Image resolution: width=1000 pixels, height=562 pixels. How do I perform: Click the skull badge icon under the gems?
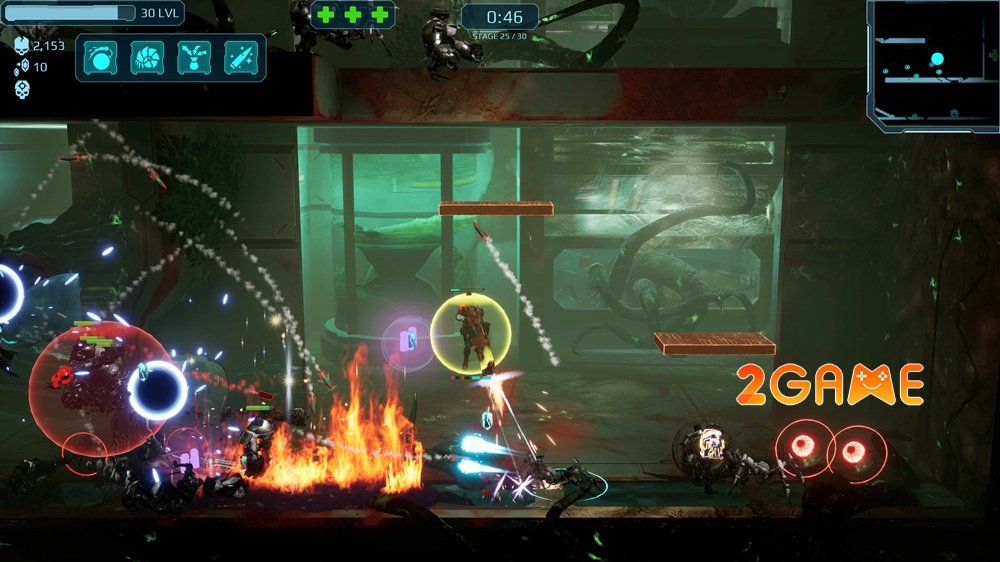pyautogui.click(x=22, y=88)
